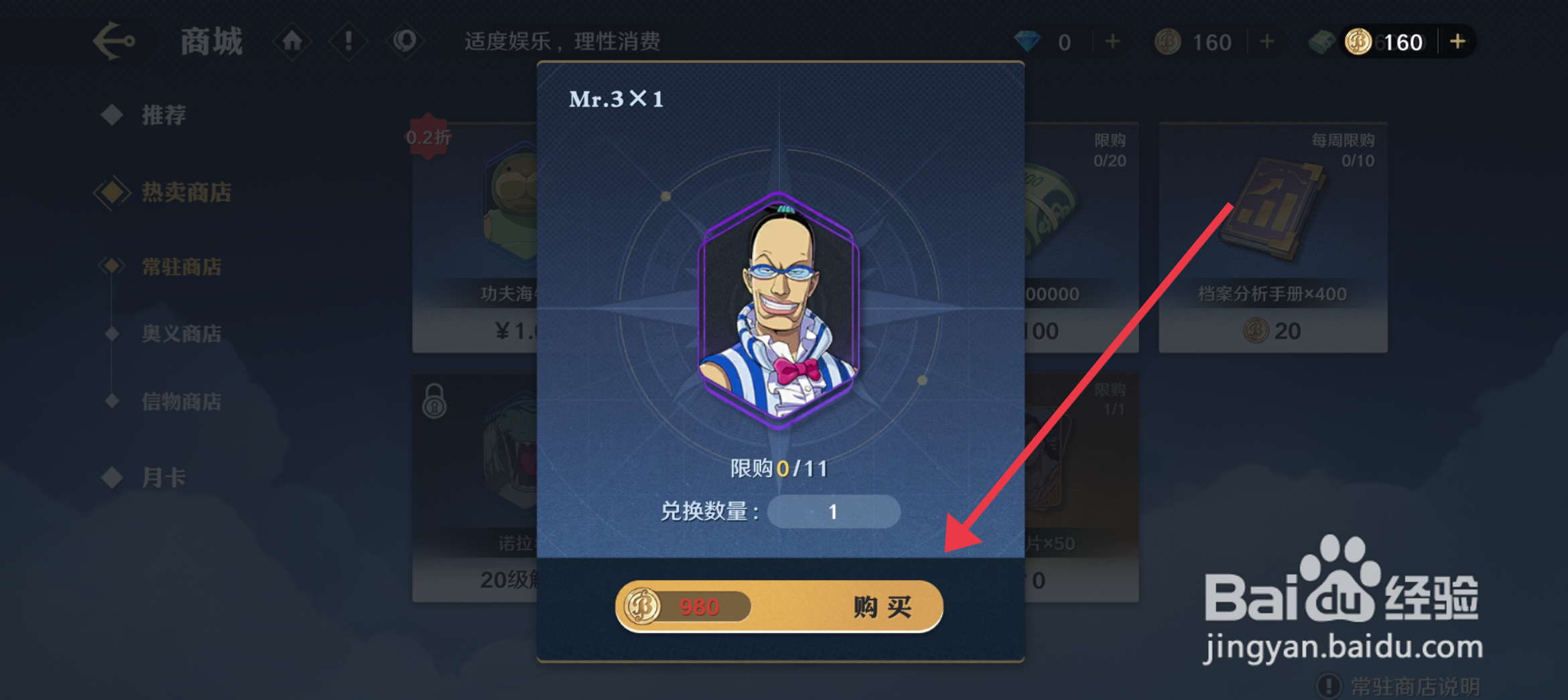Click the plus button beside the diamond counter
This screenshot has width=1568, height=700.
pos(1112,41)
